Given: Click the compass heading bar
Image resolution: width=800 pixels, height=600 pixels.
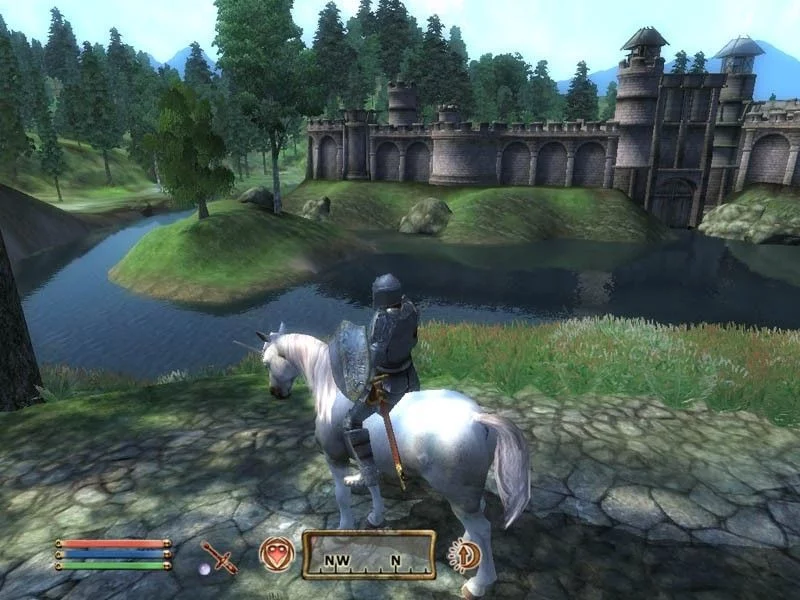Looking at the screenshot, I should pos(369,555).
